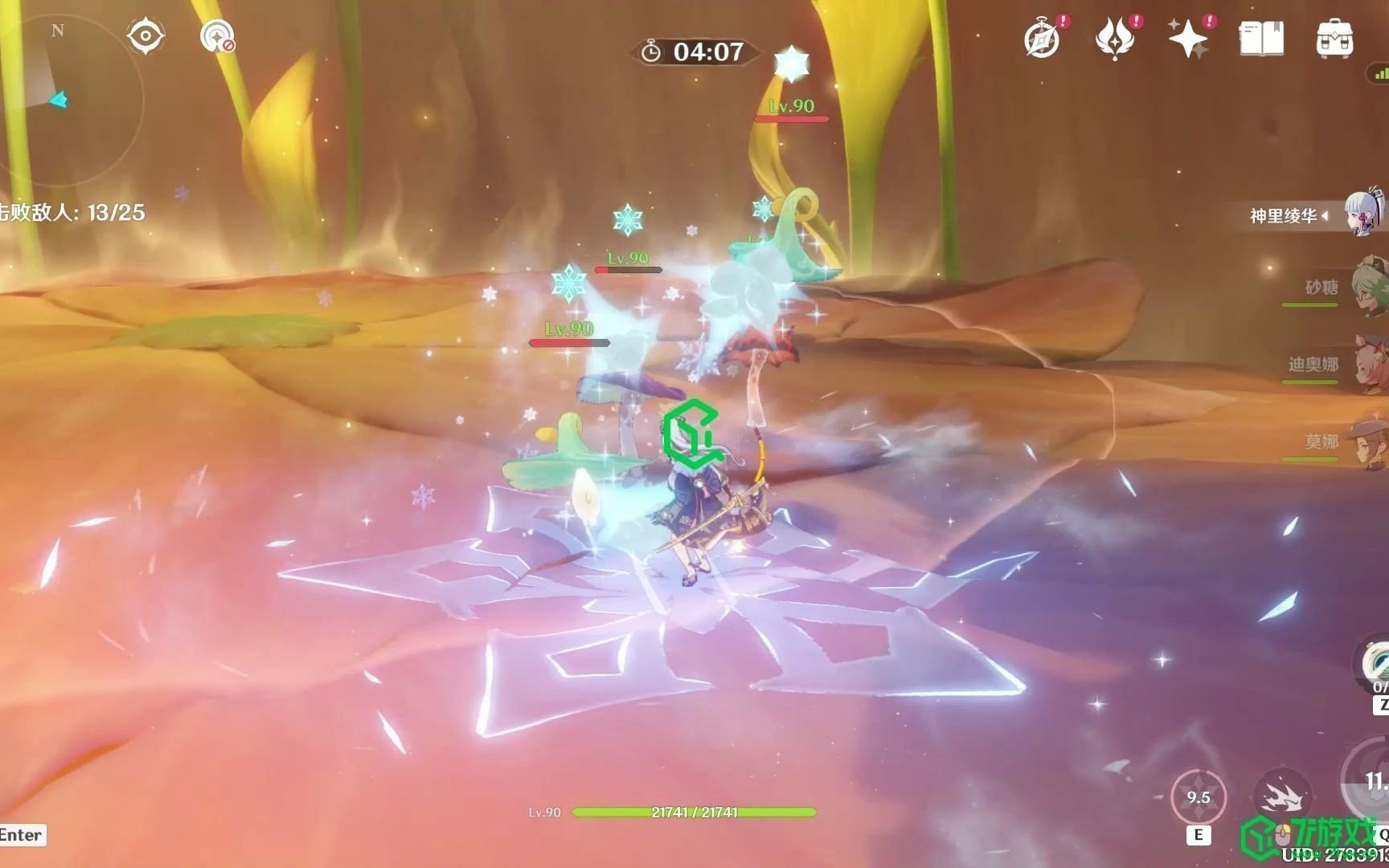Screen dimensions: 1389x868
Task: Activate the elemental skill on 9.5 cooldown
Action: [1198, 797]
